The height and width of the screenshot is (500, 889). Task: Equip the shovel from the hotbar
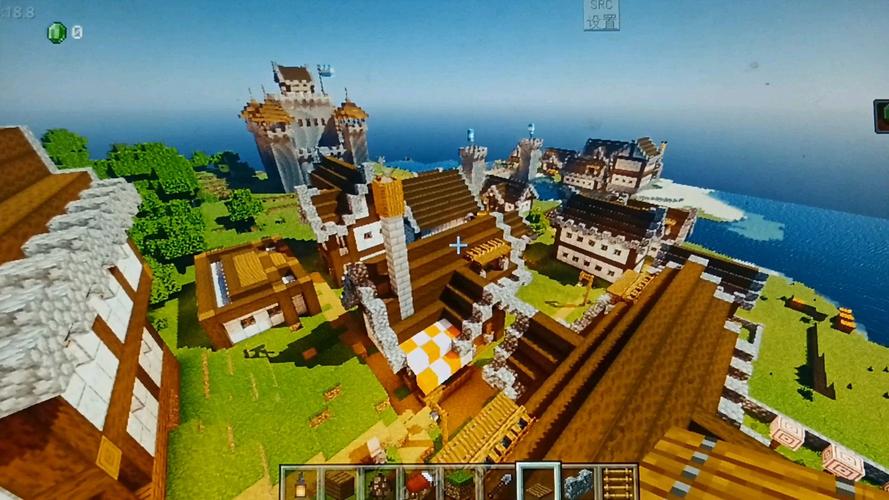pos(499,483)
